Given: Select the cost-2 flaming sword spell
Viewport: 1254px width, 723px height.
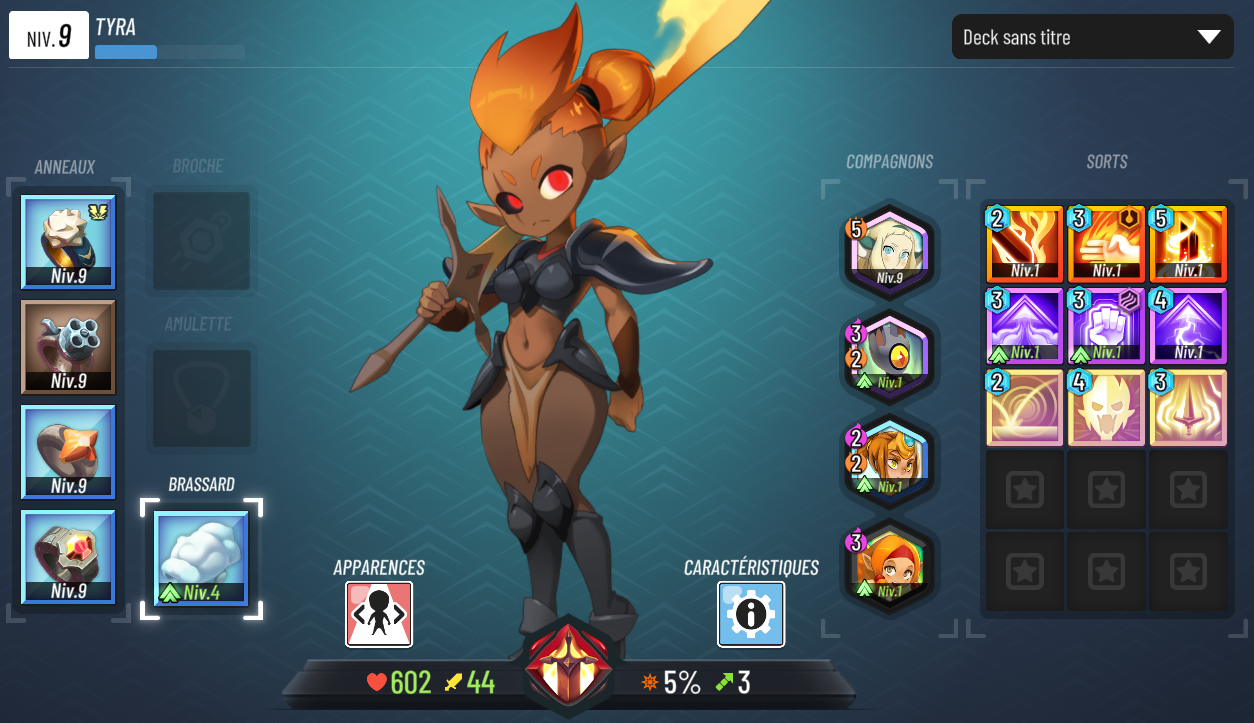Looking at the screenshot, I should pyautogui.click(x=1025, y=244).
